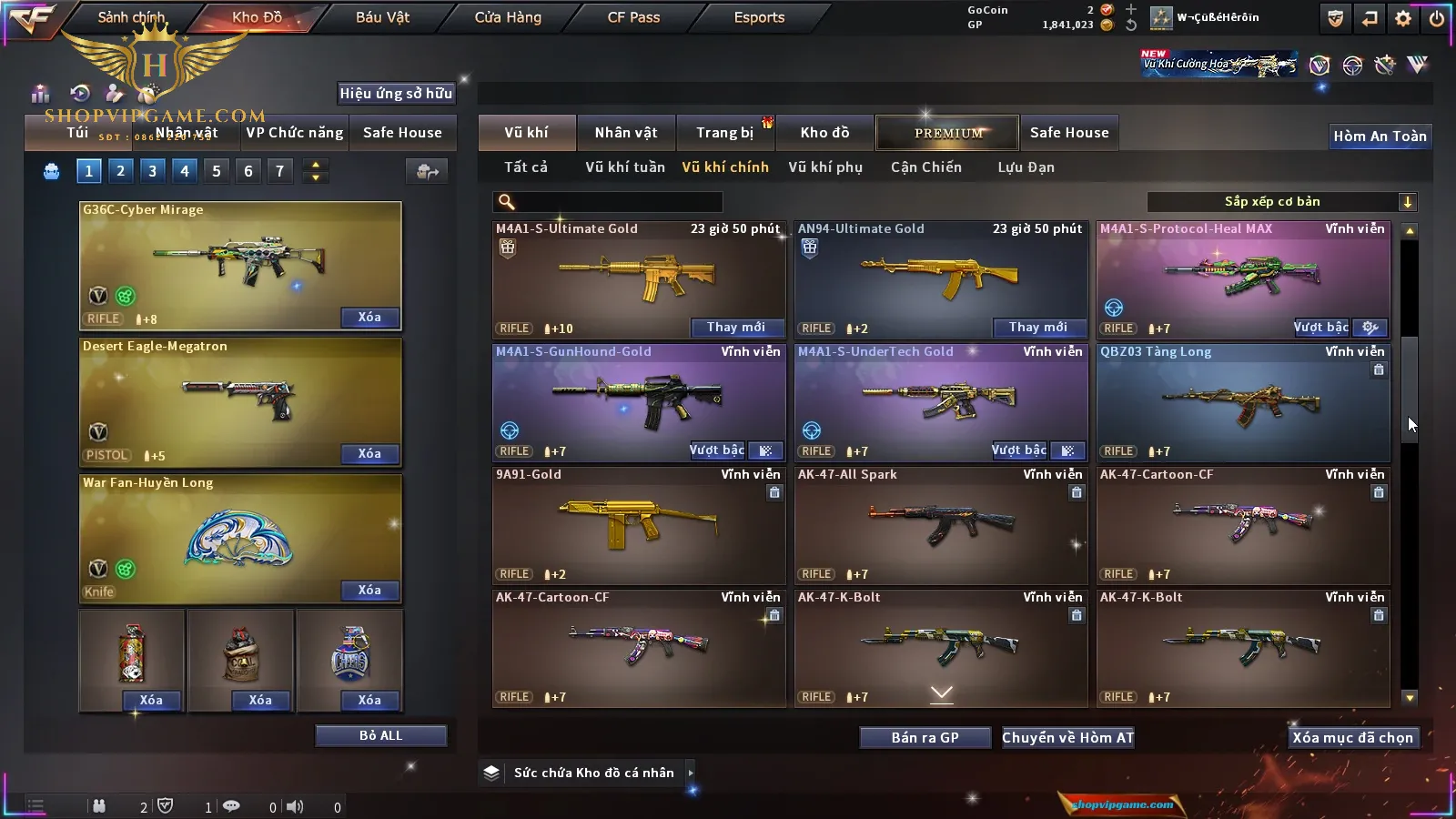This screenshot has width=1456, height=819.
Task: Open the Sắp xếp cơ bản sort dropdown
Action: coord(1281,202)
